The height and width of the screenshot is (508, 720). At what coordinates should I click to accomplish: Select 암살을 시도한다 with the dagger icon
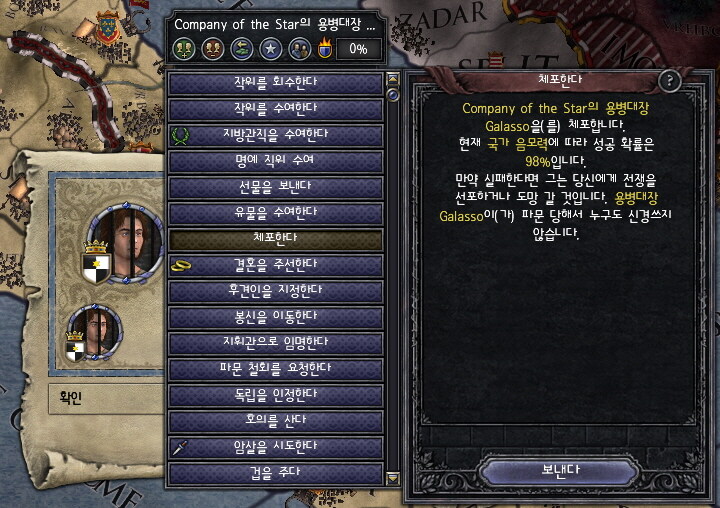(x=276, y=447)
